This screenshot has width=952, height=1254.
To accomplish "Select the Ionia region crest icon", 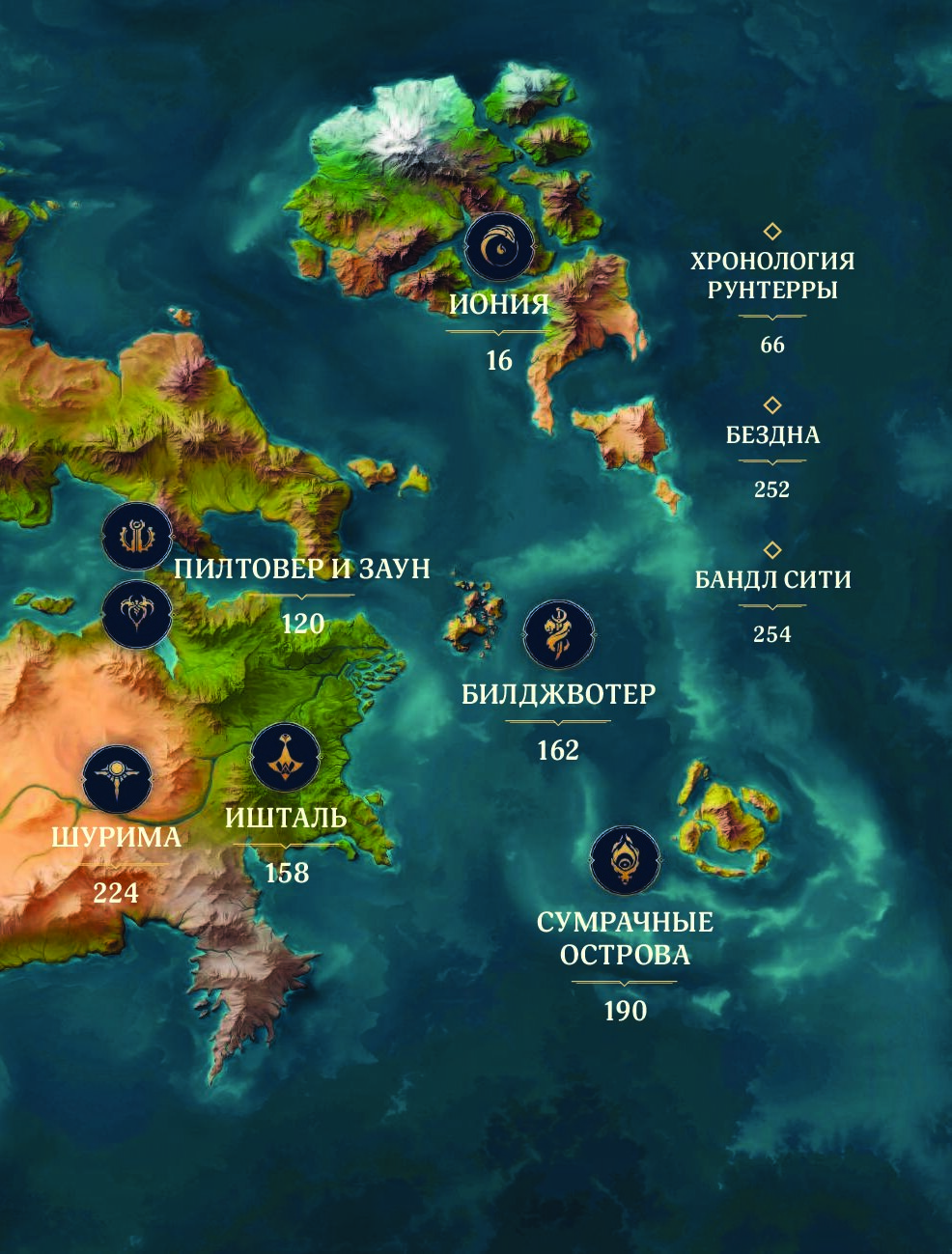I will (498, 248).
